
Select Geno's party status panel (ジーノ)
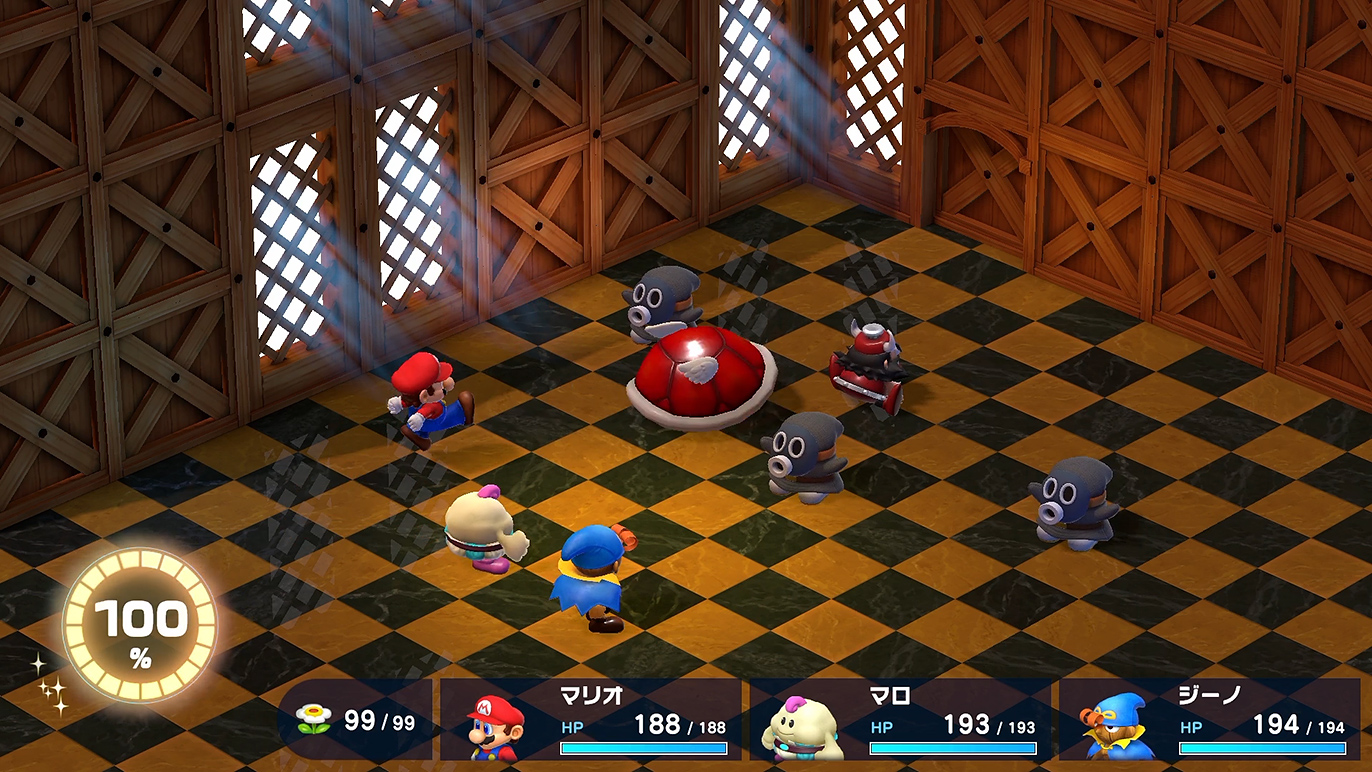click(1209, 720)
